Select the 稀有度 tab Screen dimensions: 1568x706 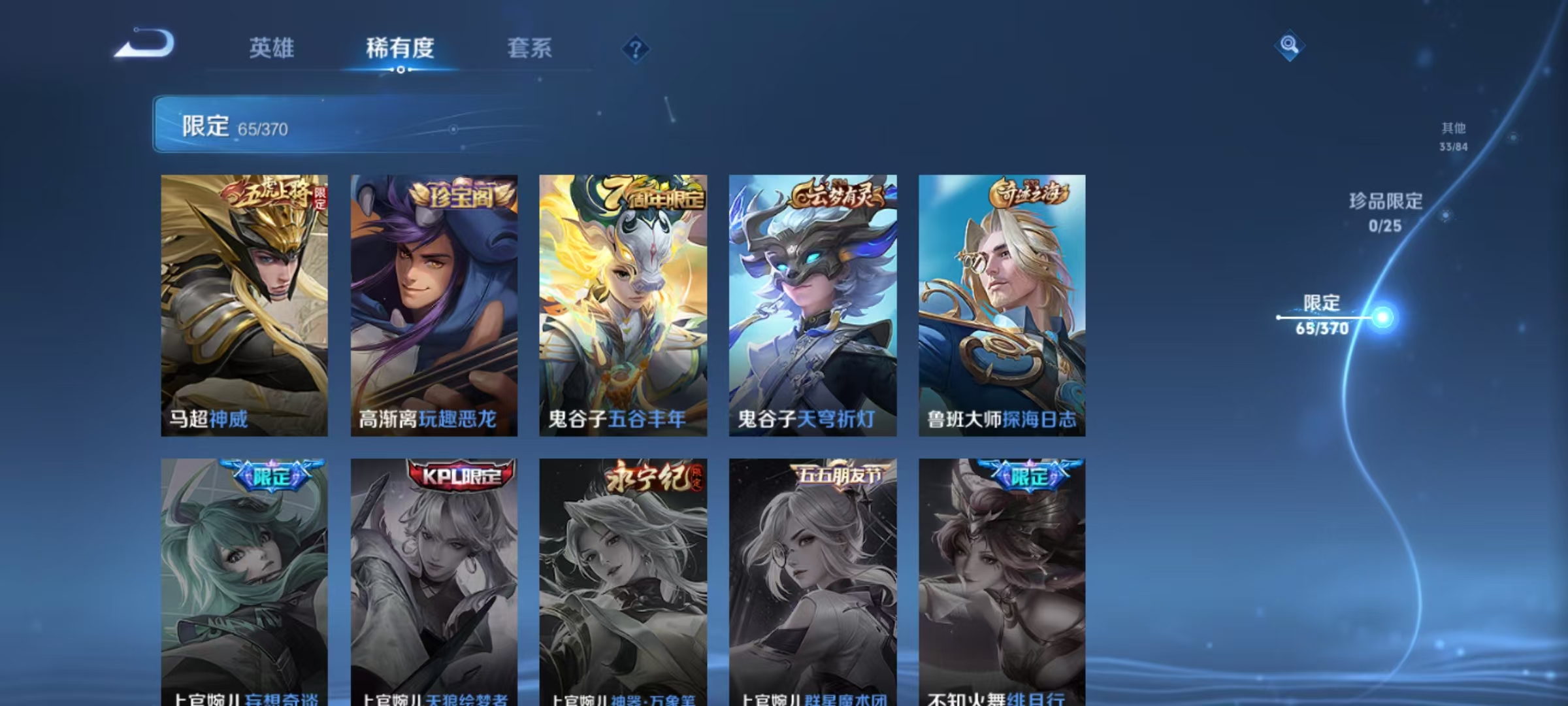[x=400, y=48]
